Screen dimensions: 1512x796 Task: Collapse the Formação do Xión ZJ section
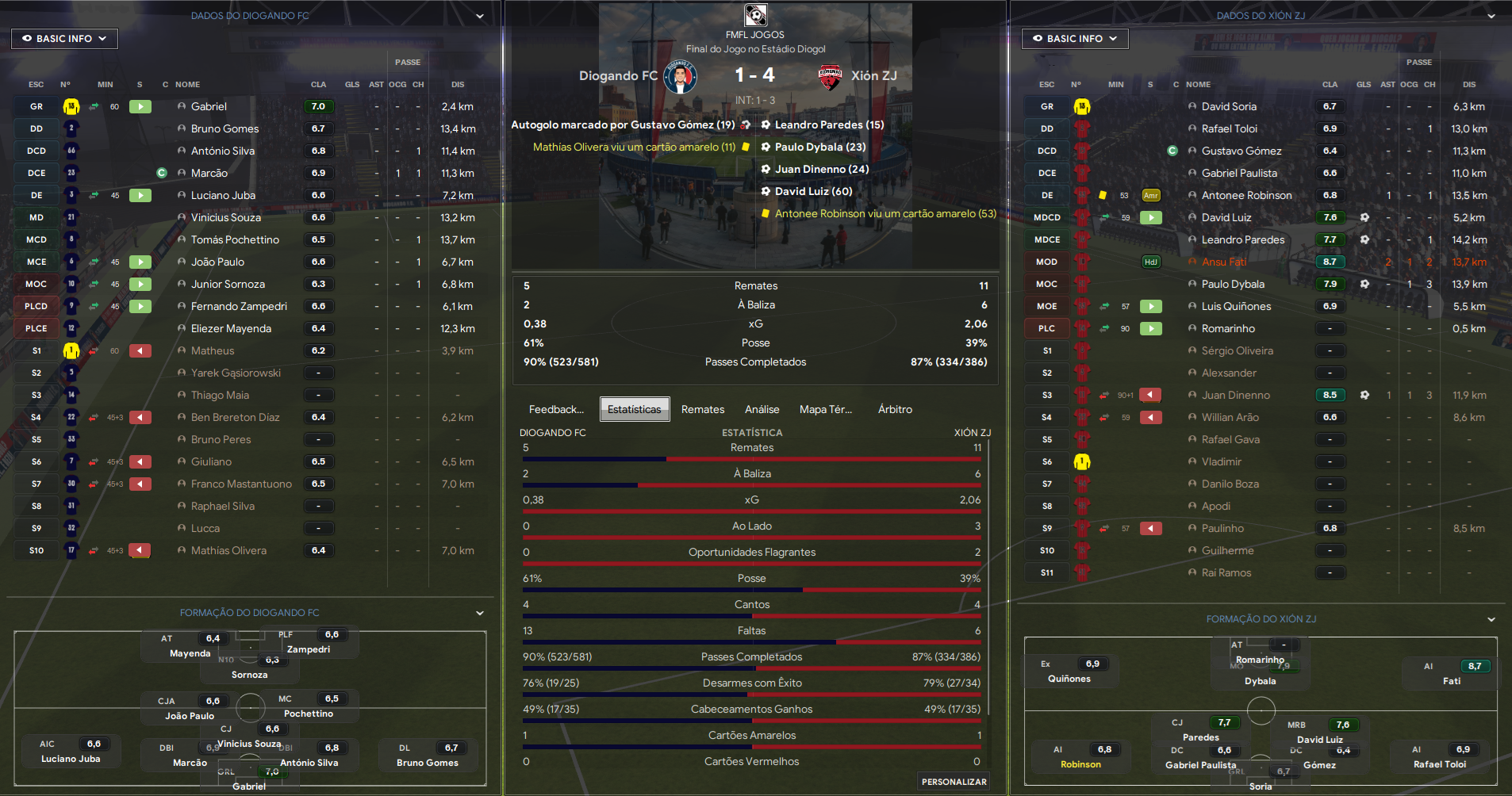pyautogui.click(x=1491, y=619)
